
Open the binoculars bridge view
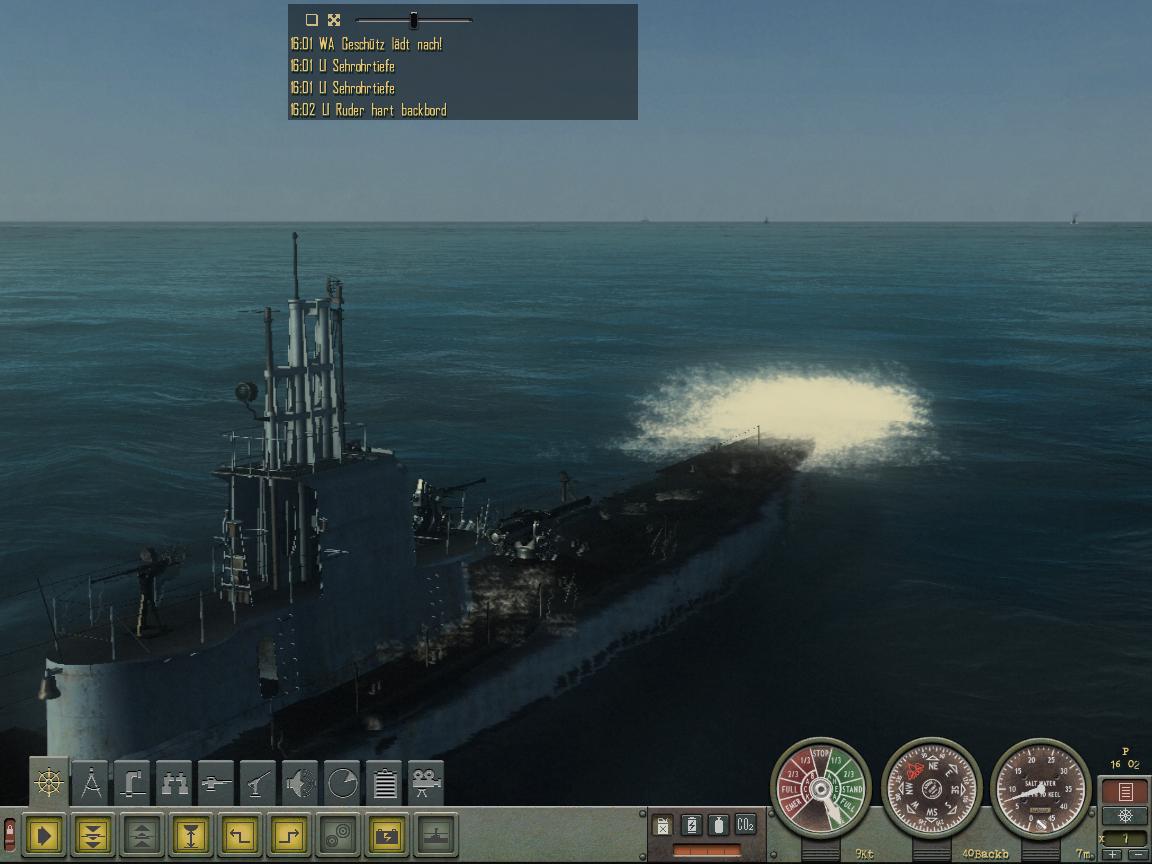pos(175,783)
